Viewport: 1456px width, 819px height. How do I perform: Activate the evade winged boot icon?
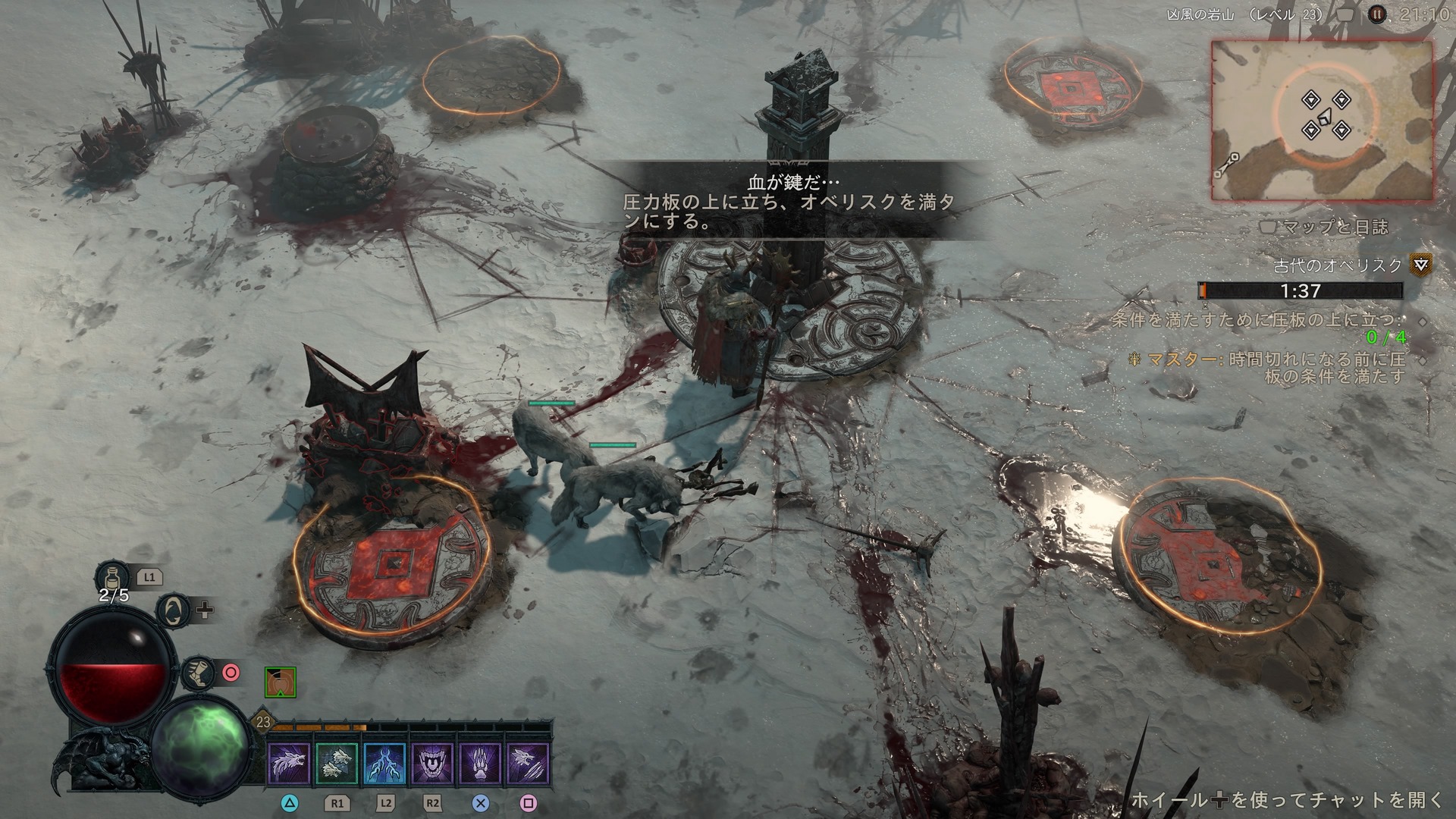(x=197, y=672)
